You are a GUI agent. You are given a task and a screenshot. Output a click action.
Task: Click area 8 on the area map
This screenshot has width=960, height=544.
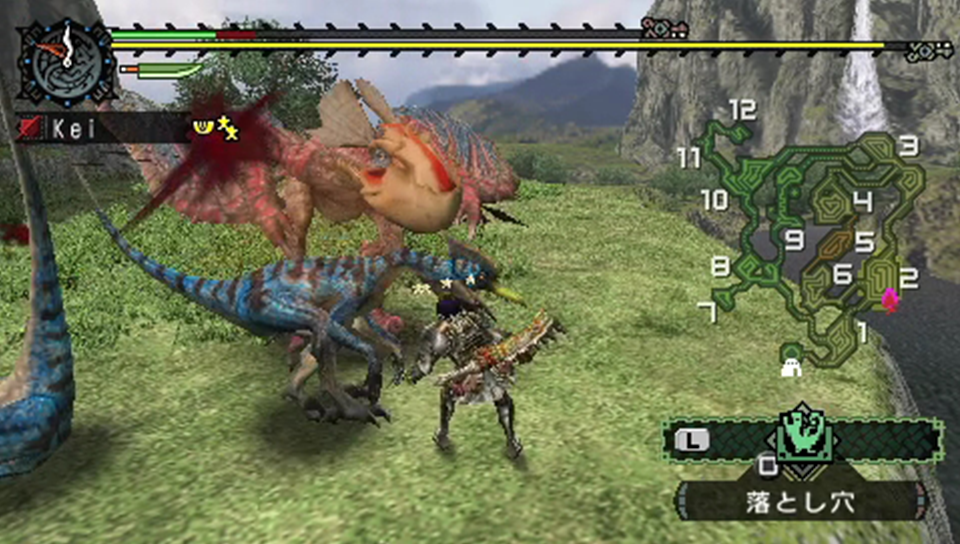(720, 266)
